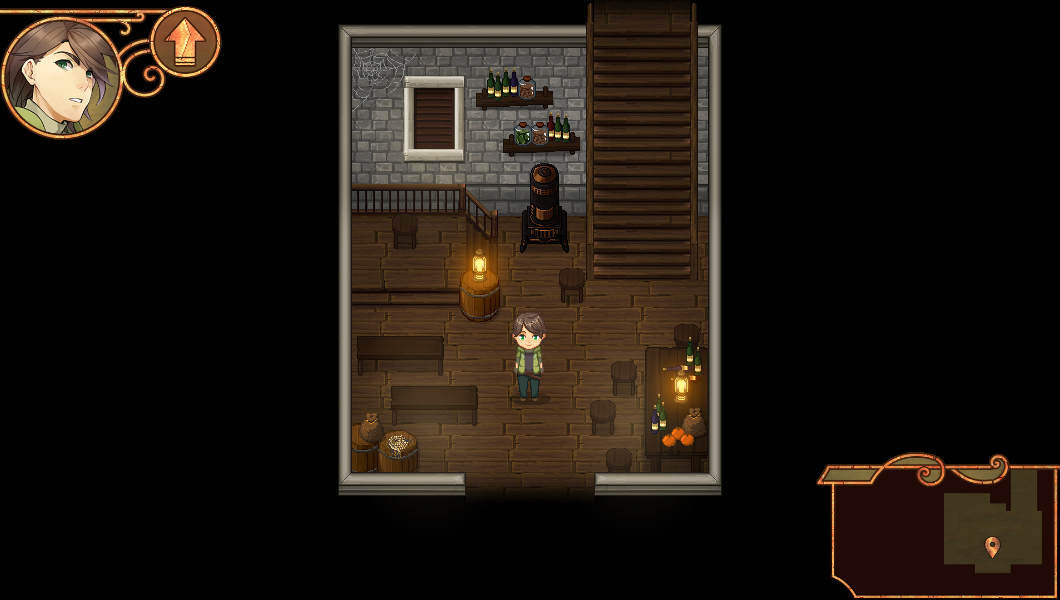
Task: Activate the orange up-arrow button
Action: pos(185,42)
